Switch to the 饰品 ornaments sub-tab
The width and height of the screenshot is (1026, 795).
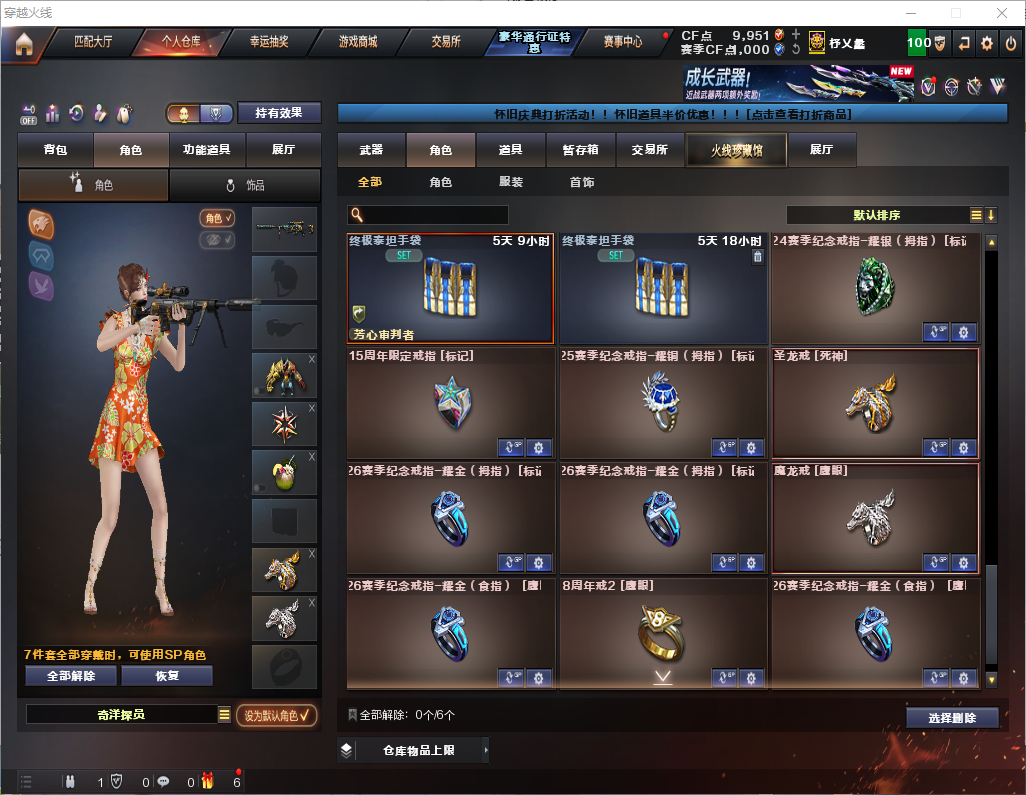tap(245, 185)
